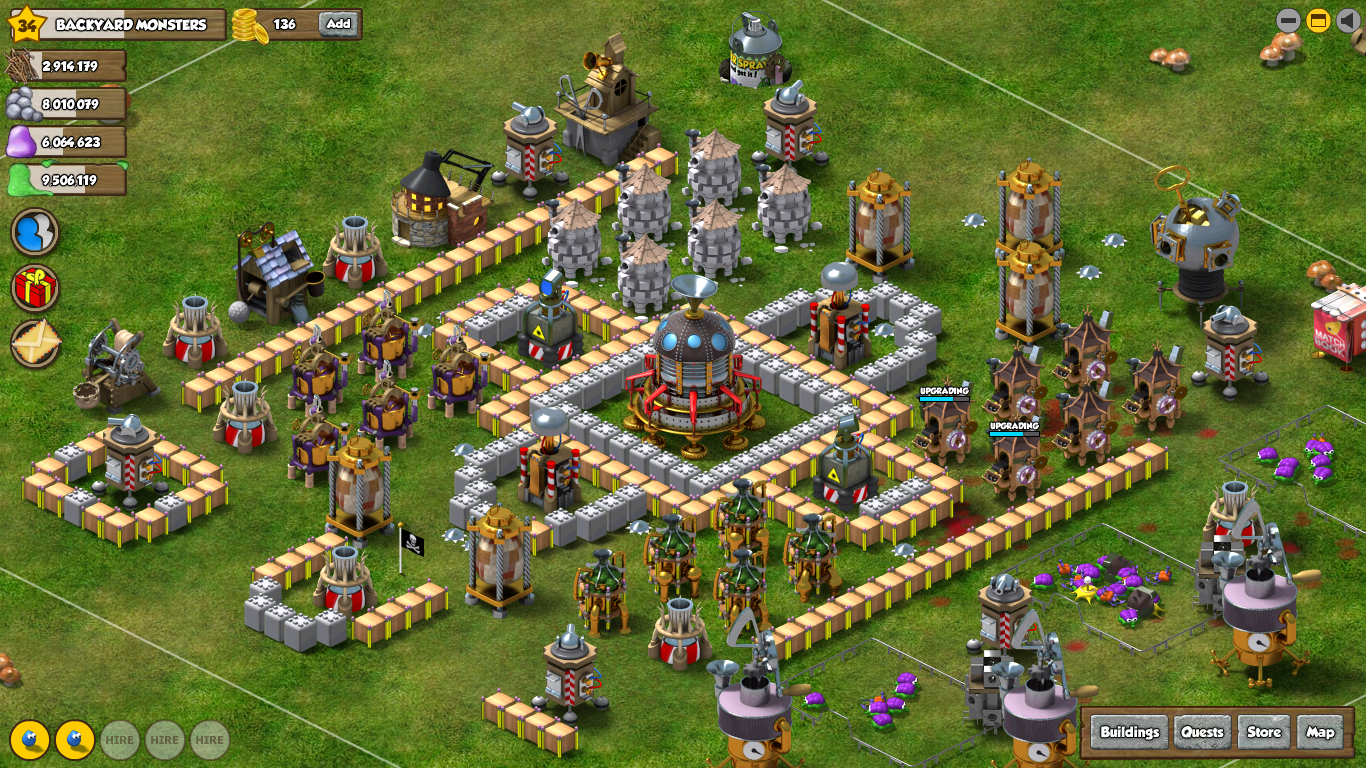Open the mail envelope icon
This screenshot has height=768, width=1366.
tap(35, 344)
